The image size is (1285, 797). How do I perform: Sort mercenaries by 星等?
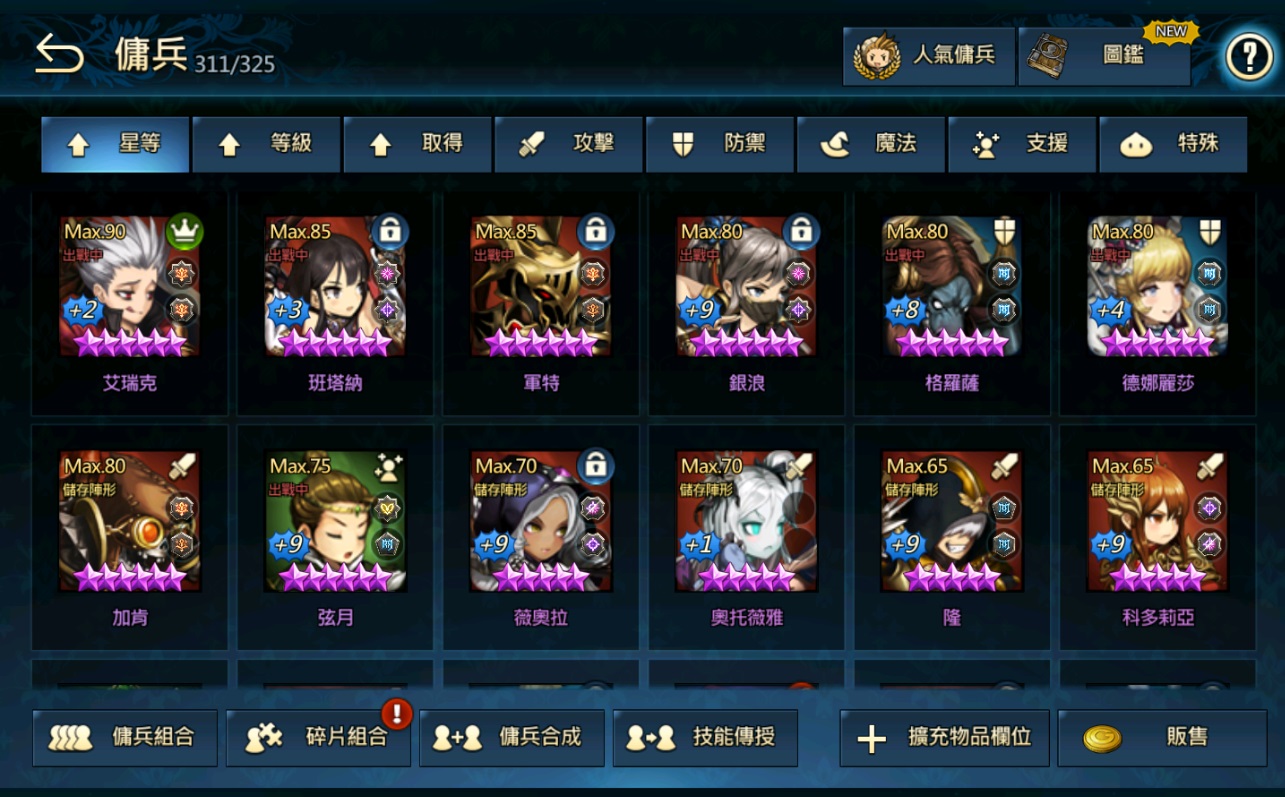[x=115, y=145]
